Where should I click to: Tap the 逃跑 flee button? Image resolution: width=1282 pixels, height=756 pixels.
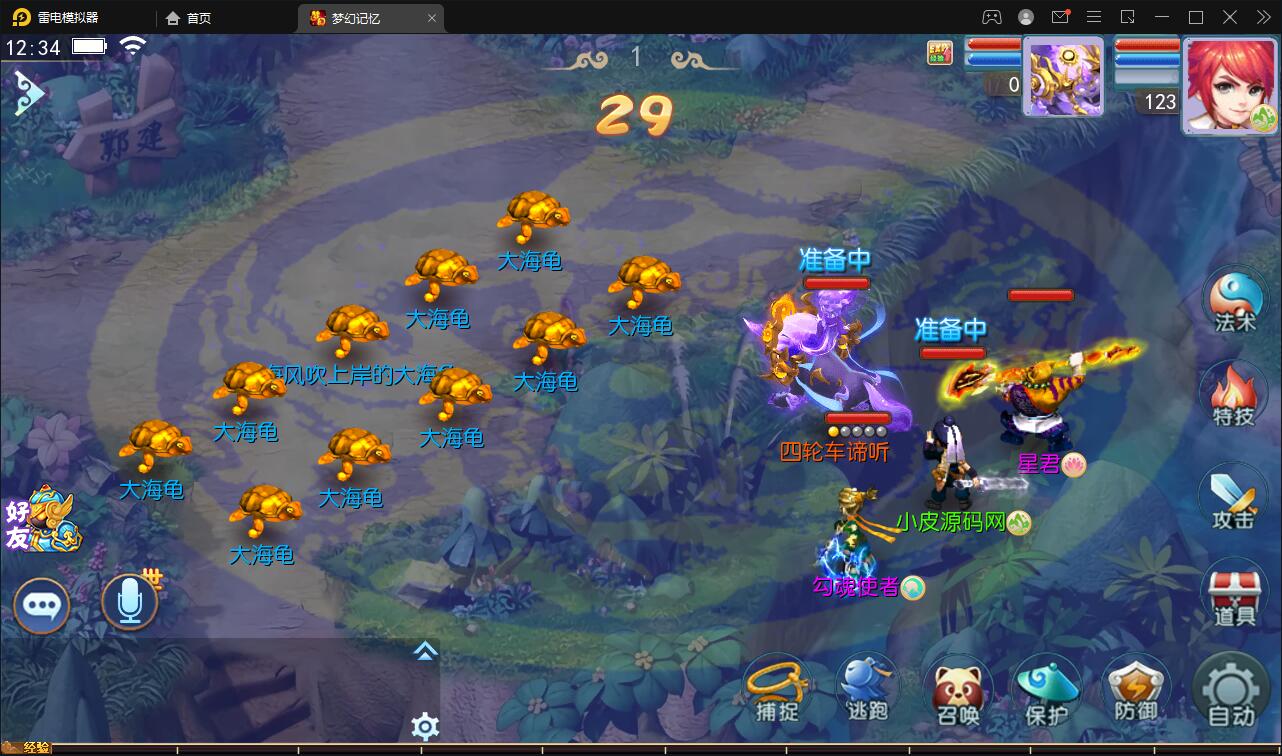(x=866, y=689)
